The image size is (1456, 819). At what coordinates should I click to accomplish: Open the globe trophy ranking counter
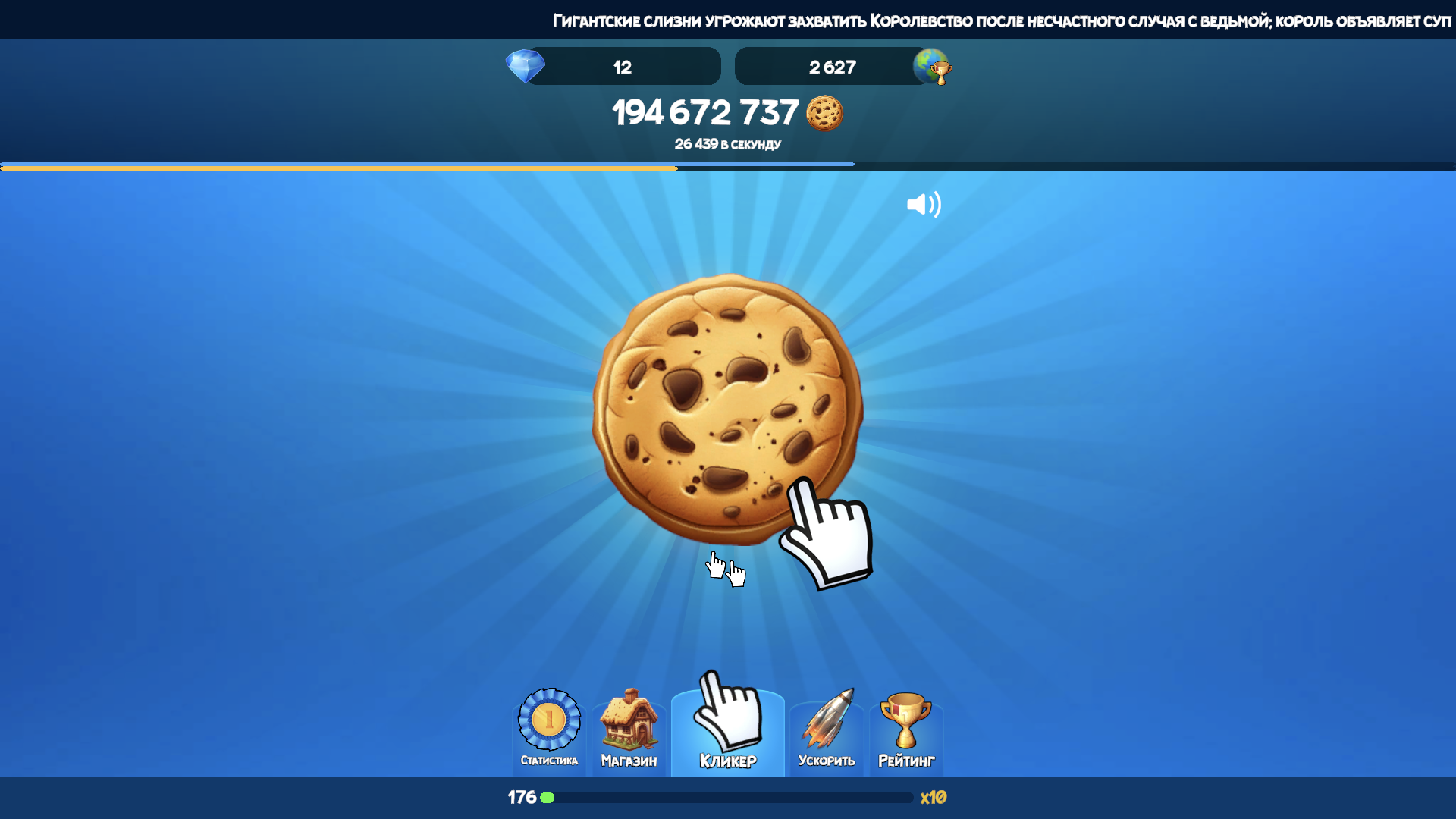[842, 67]
